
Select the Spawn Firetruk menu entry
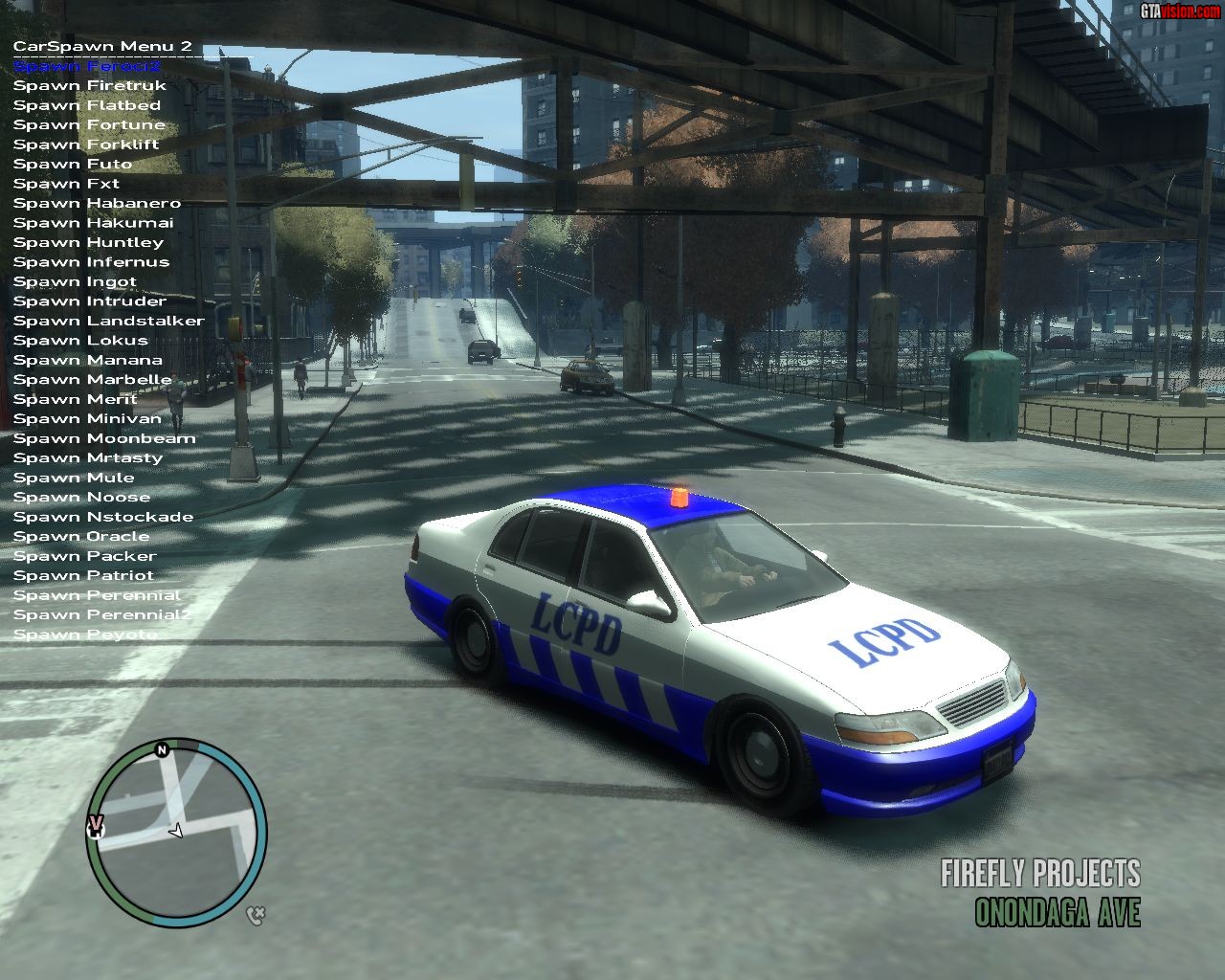point(89,86)
